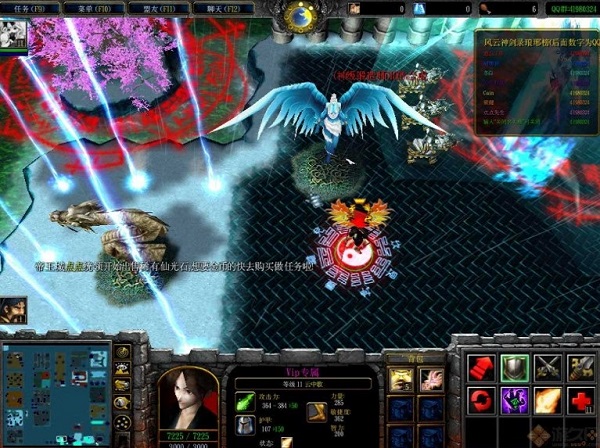Click the minimap signal ping button
Screen dimensions: 600x448
click(x=123, y=352)
